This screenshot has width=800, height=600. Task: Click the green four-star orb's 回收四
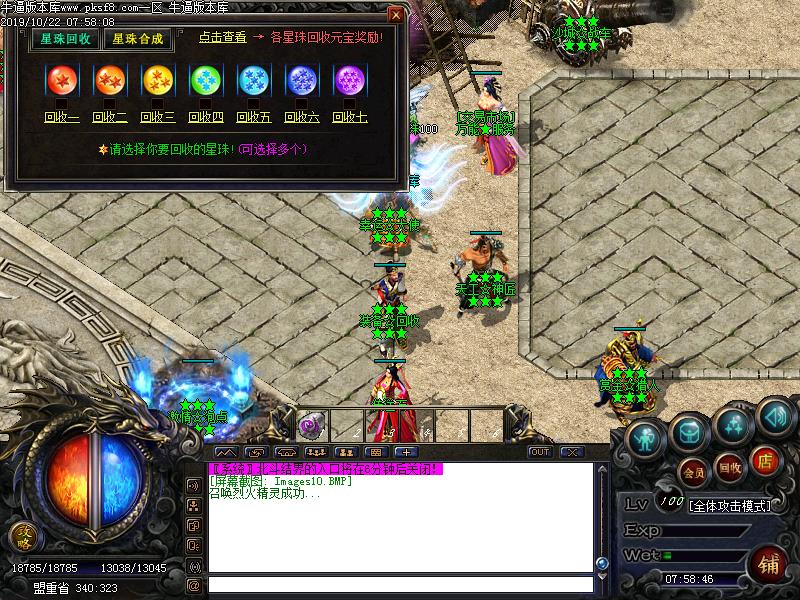pos(205,118)
